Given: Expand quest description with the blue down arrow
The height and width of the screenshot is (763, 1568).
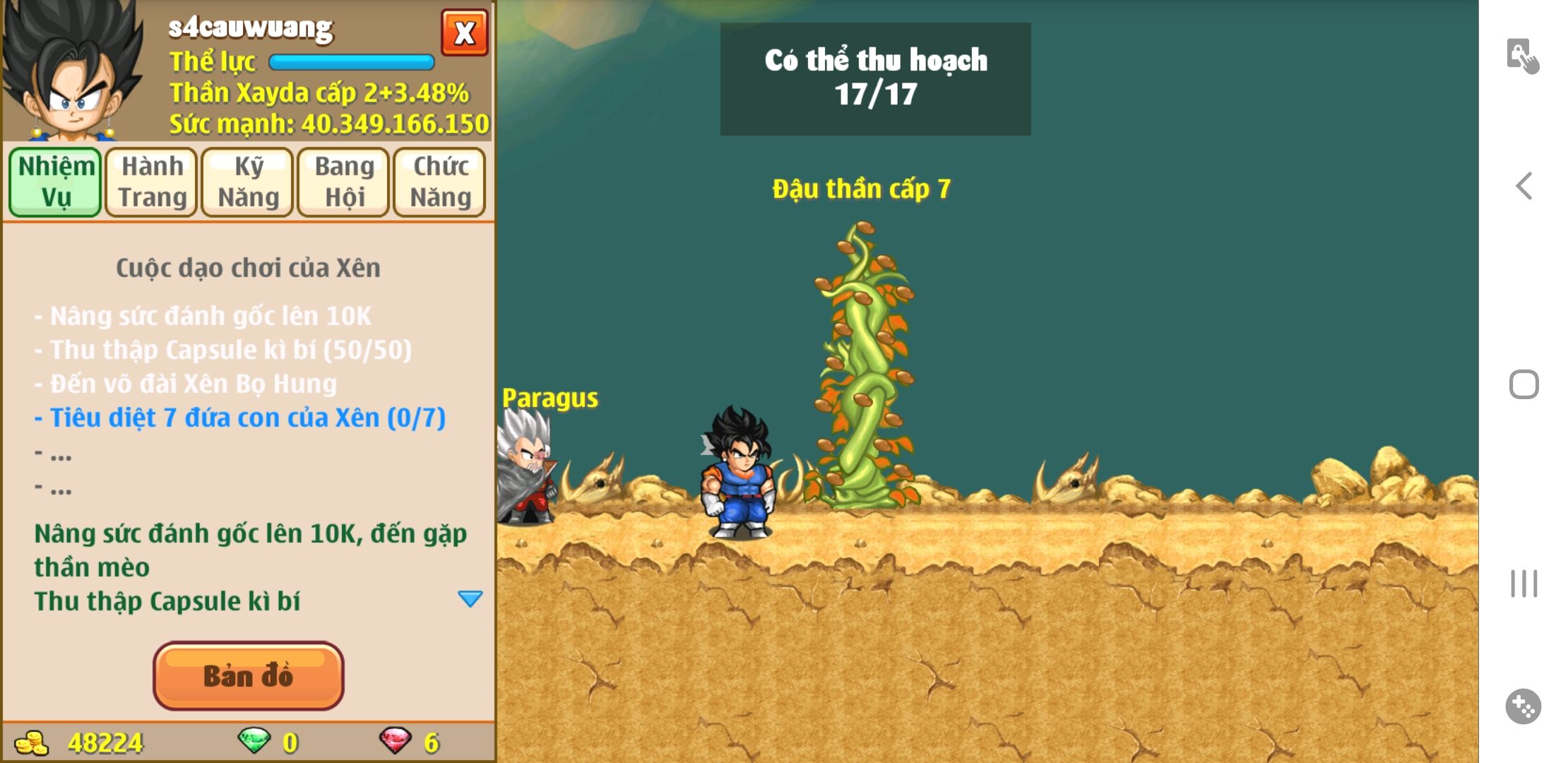Looking at the screenshot, I should [470, 599].
